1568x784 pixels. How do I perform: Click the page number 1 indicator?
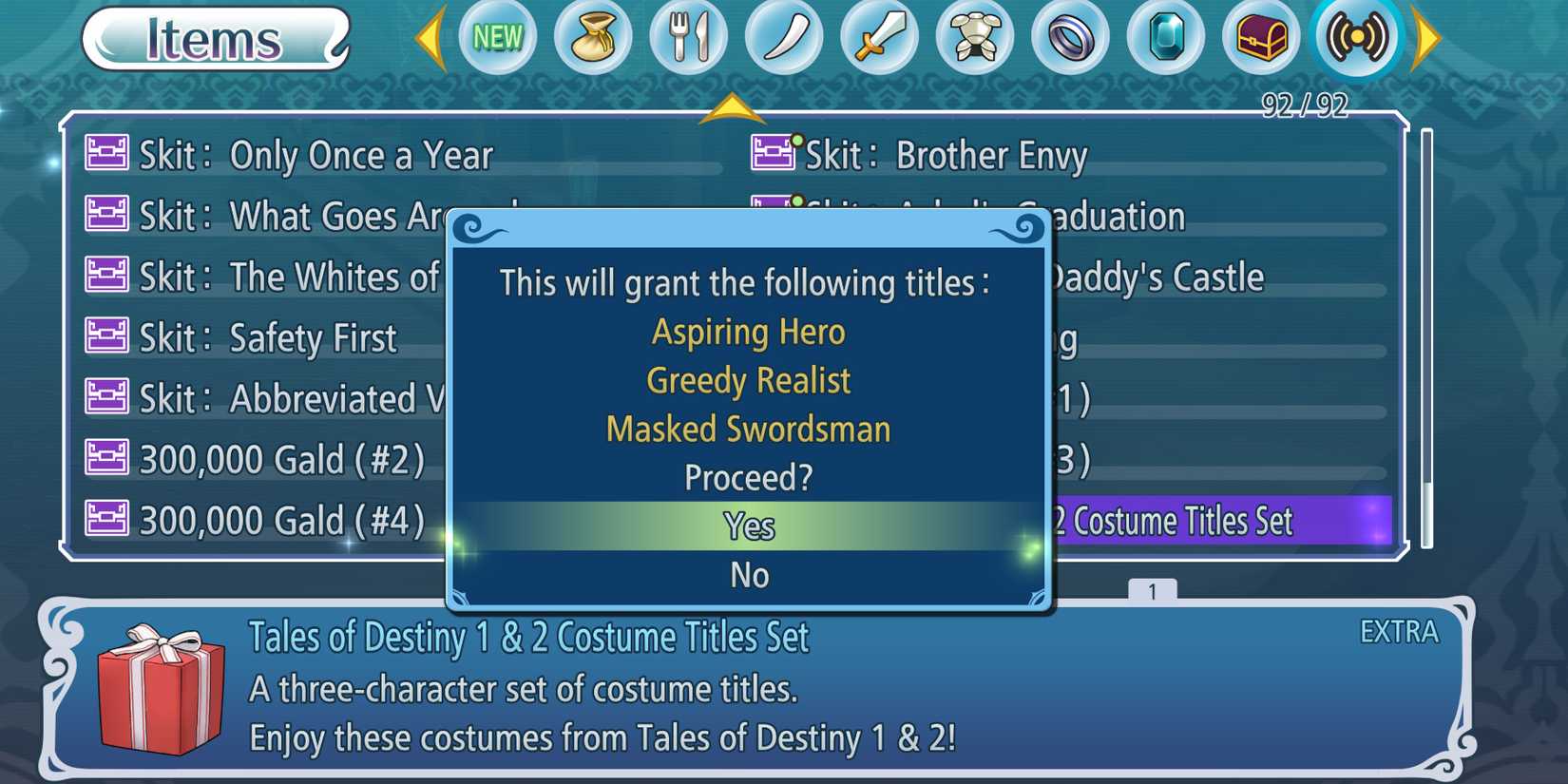click(1152, 591)
